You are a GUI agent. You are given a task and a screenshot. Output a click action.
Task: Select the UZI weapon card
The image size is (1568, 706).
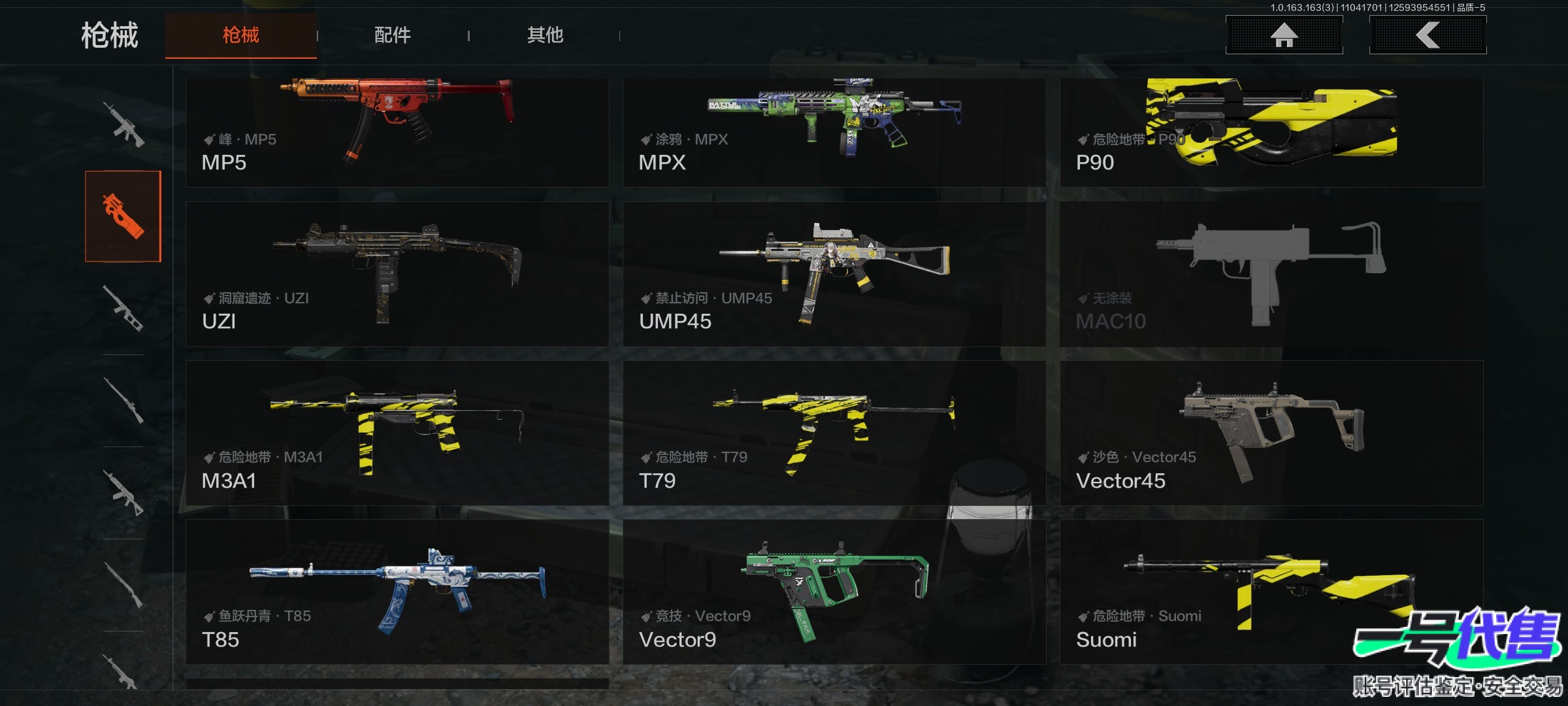coord(397,274)
